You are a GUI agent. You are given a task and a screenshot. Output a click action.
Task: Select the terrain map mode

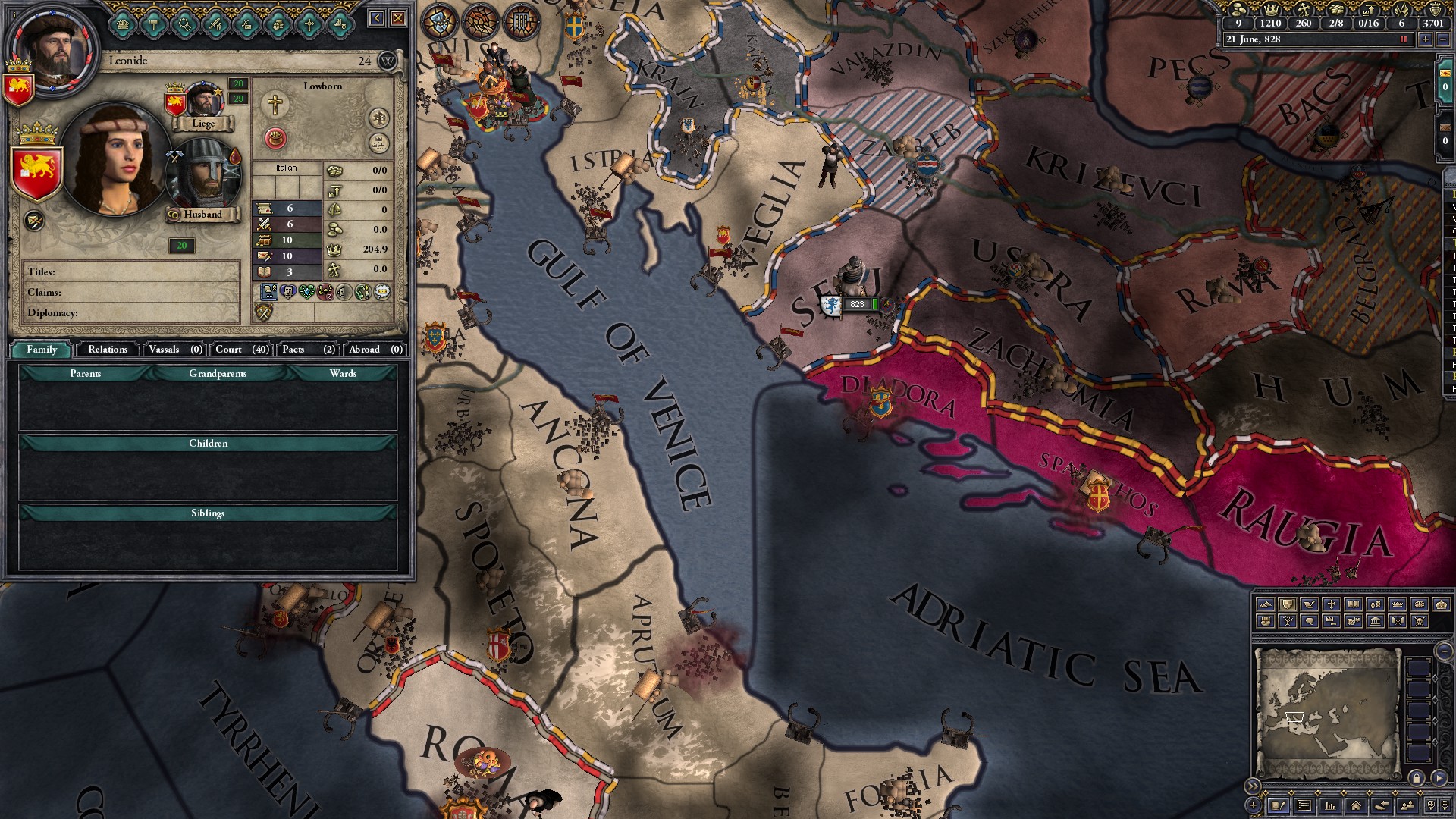click(1266, 604)
